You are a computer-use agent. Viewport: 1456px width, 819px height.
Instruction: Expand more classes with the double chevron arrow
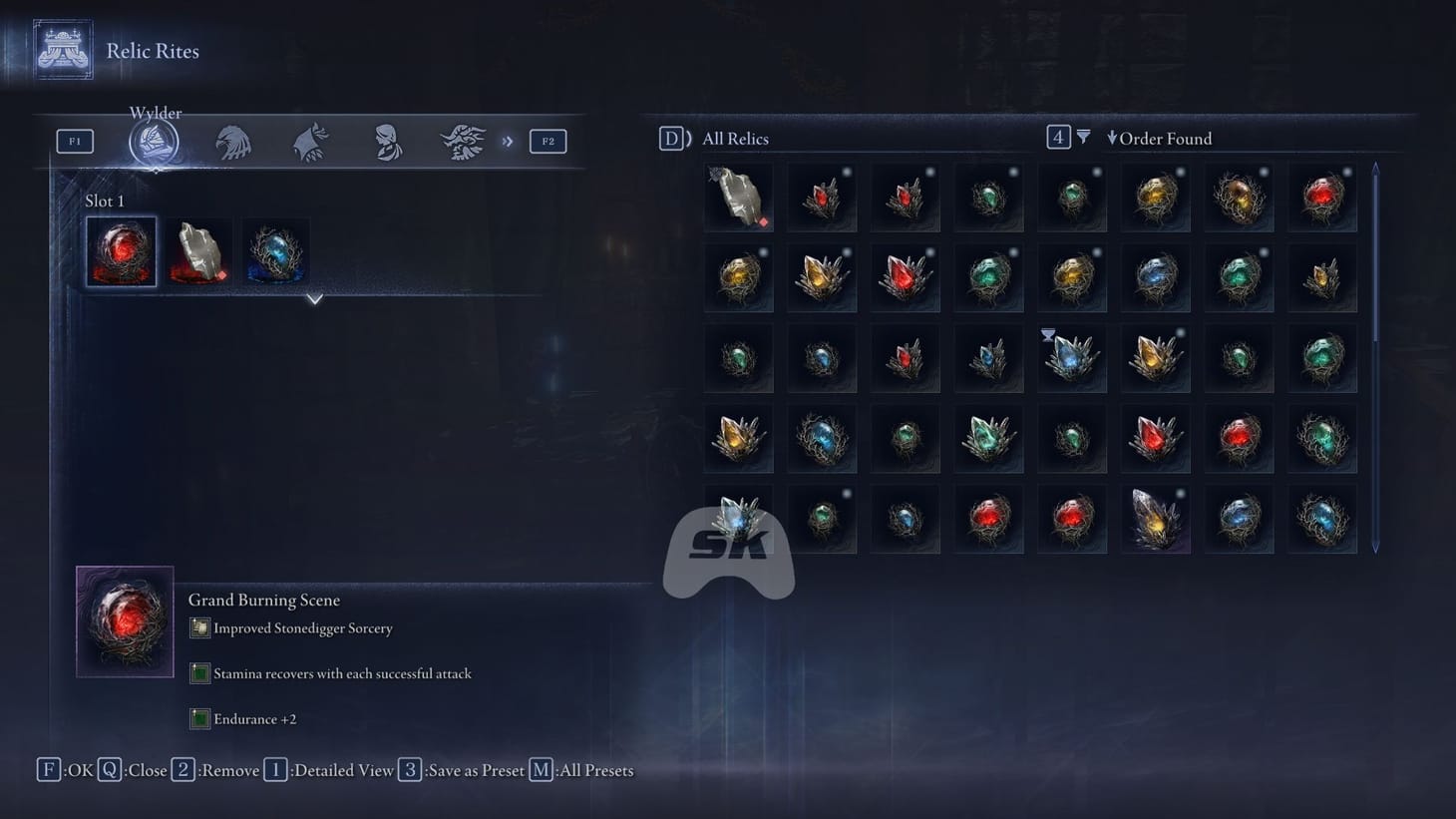pos(509,141)
